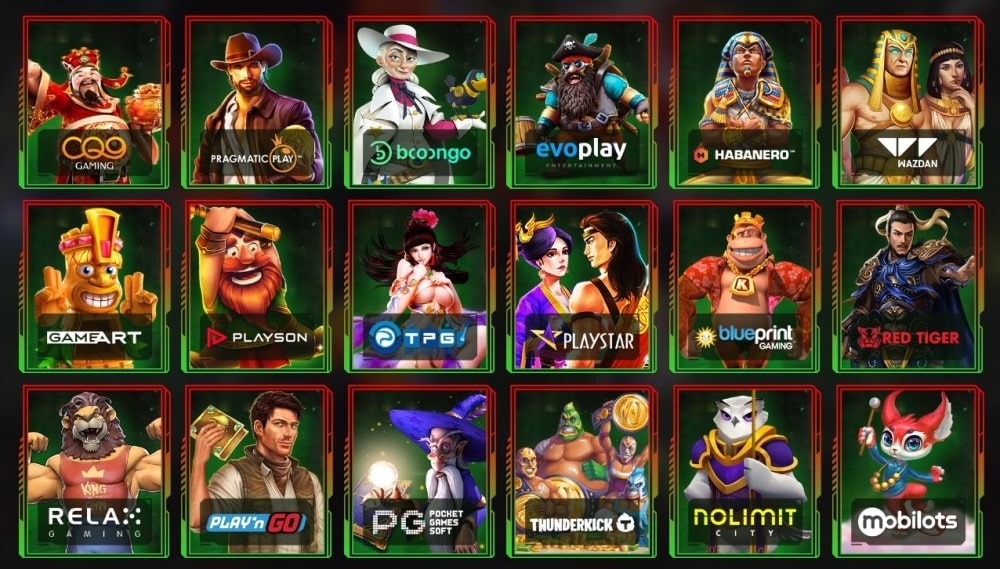Viewport: 1000px width, 569px height.
Task: Choose the Play'n GO provider card
Action: pyautogui.click(x=255, y=470)
